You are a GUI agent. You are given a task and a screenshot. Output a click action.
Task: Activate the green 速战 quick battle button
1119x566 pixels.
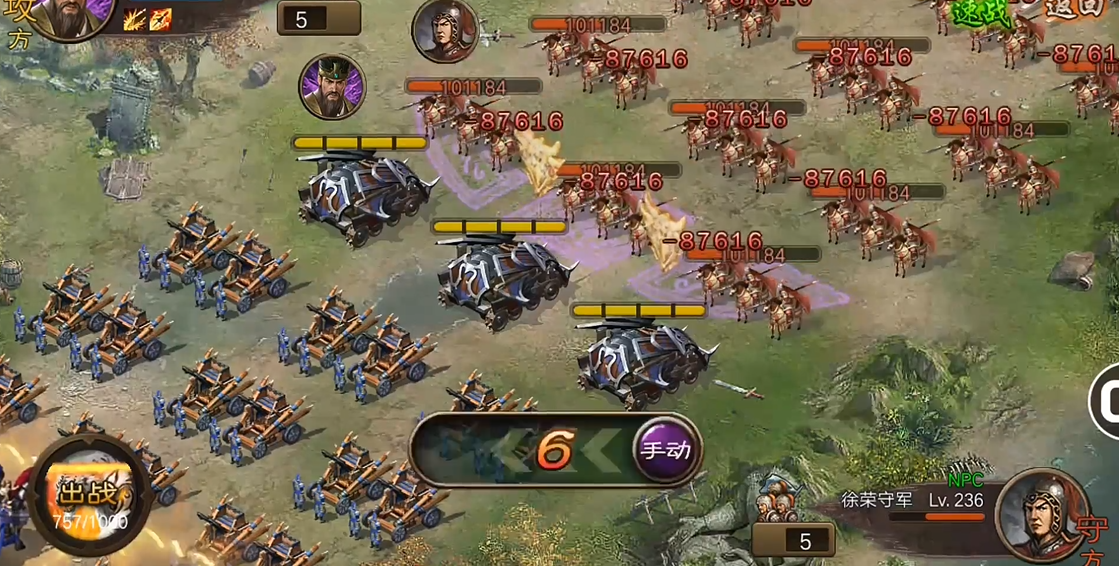973,12
